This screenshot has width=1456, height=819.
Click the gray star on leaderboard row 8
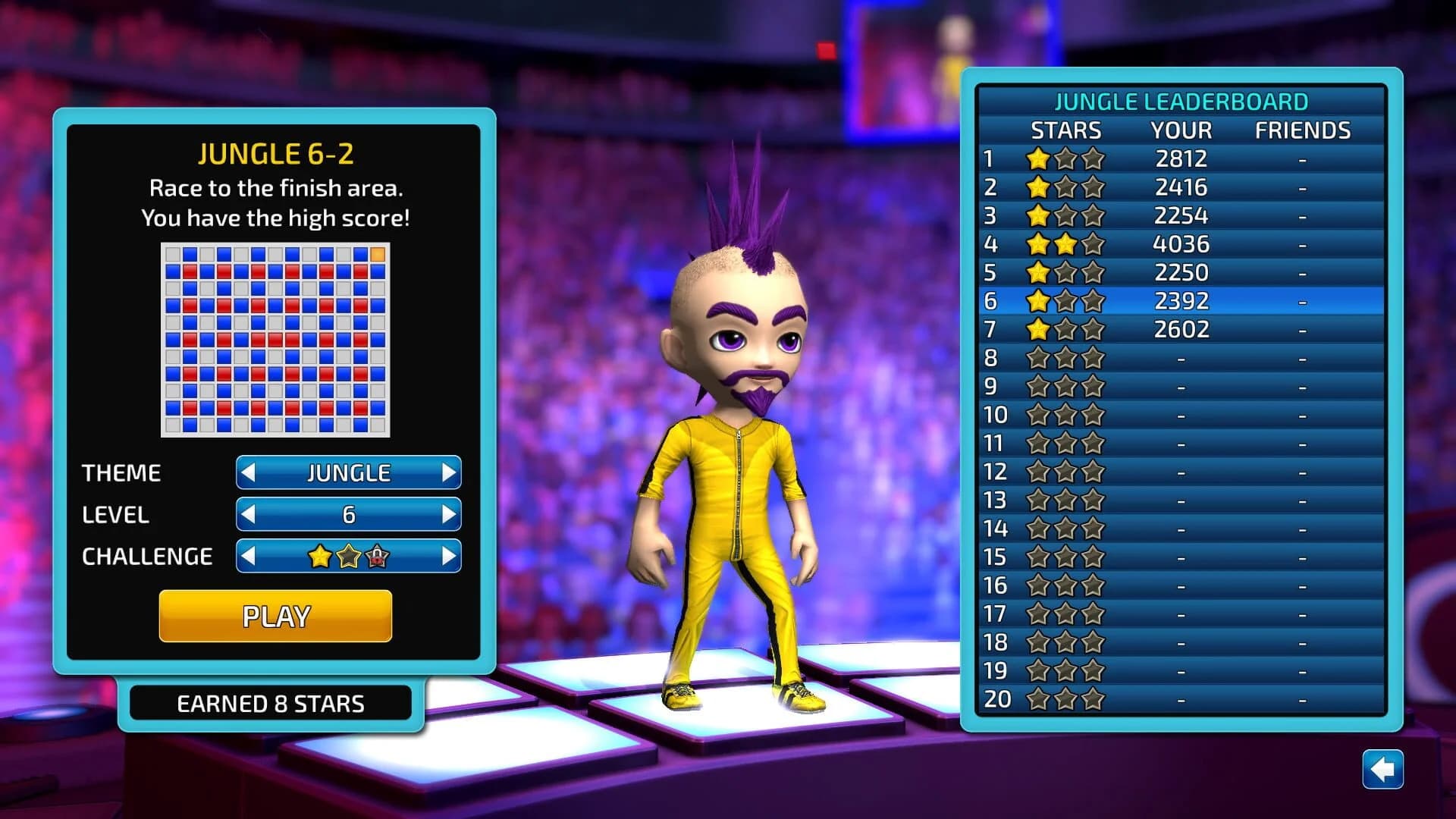(x=1040, y=357)
